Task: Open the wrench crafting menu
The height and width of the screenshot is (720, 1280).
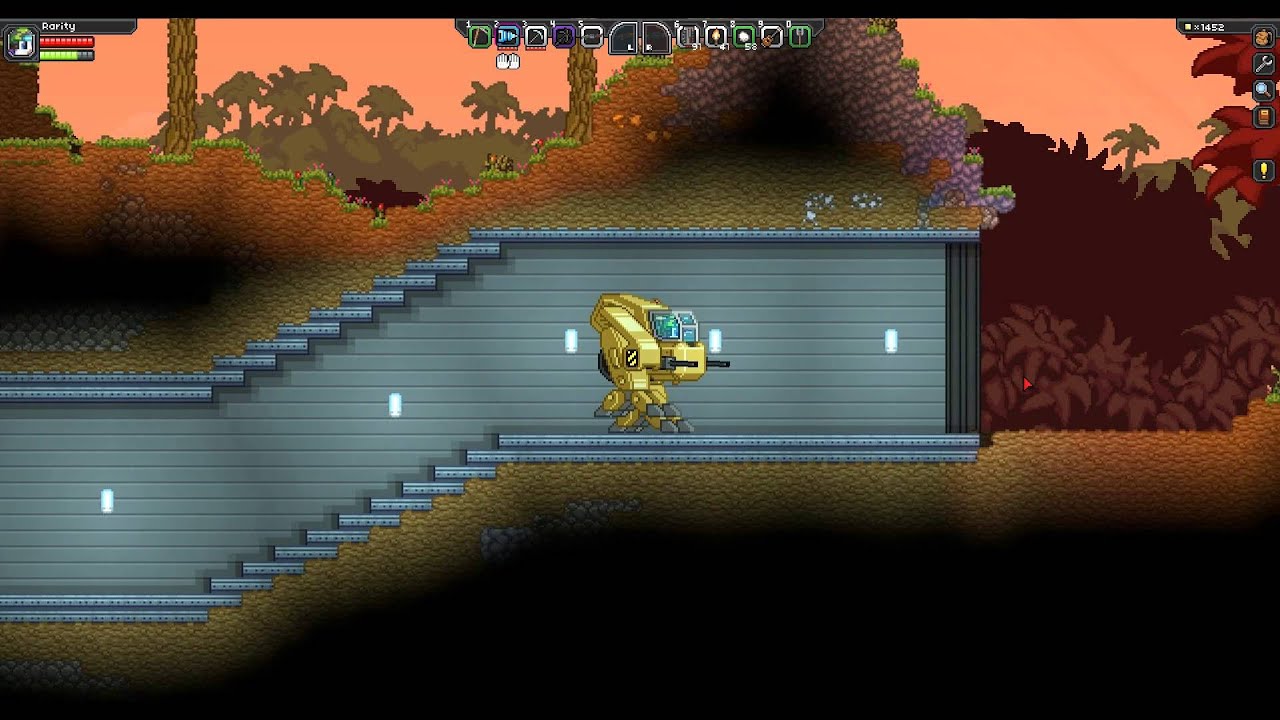Action: point(1263,64)
